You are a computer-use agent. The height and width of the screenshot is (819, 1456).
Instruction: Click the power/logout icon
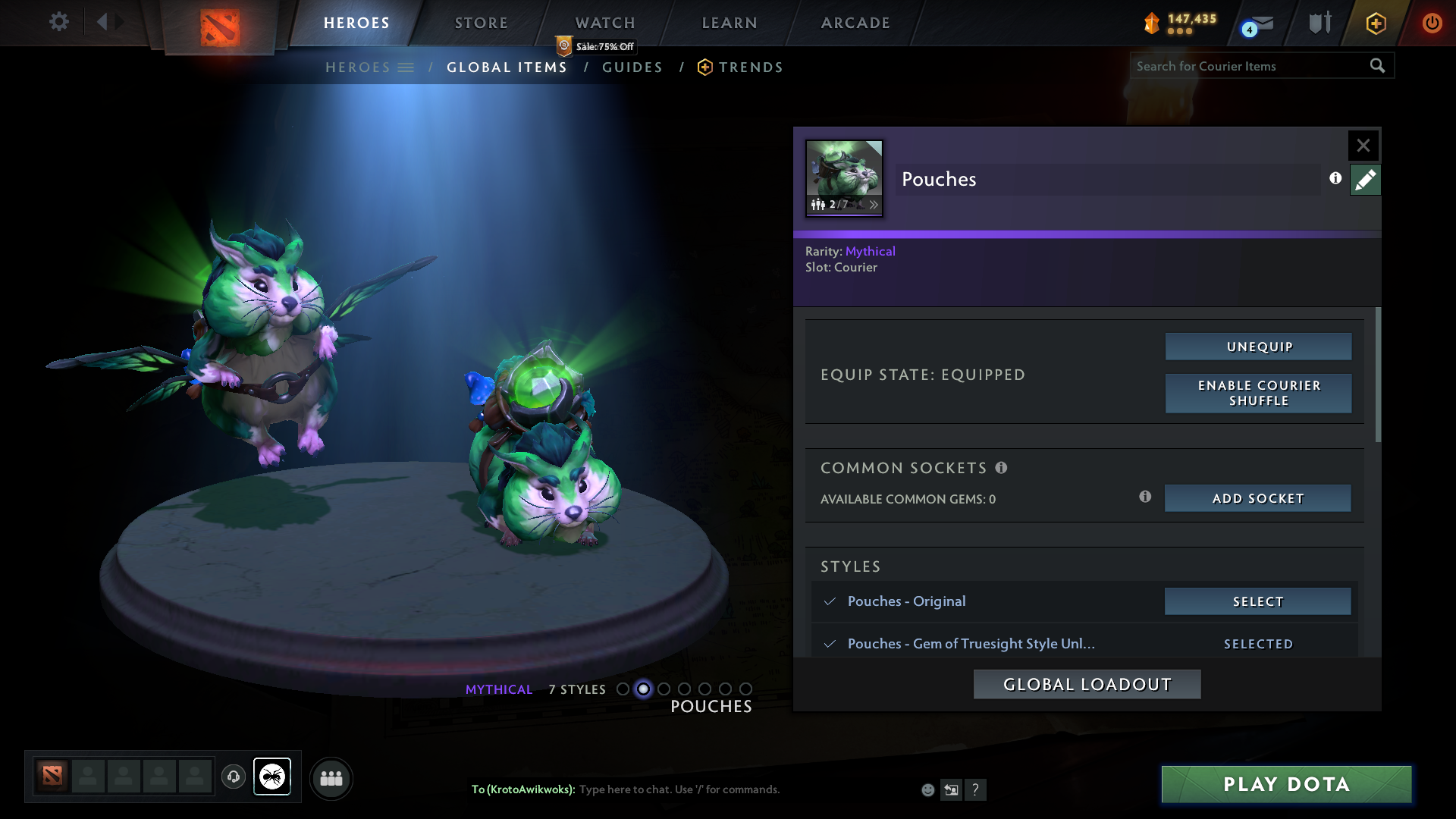1432,23
